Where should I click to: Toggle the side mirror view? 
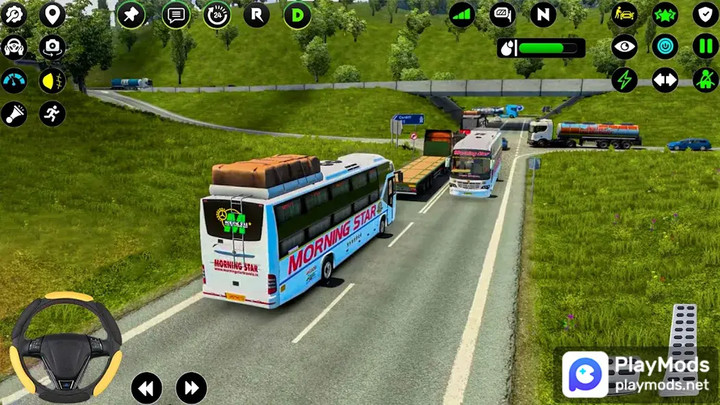[x=503, y=14]
